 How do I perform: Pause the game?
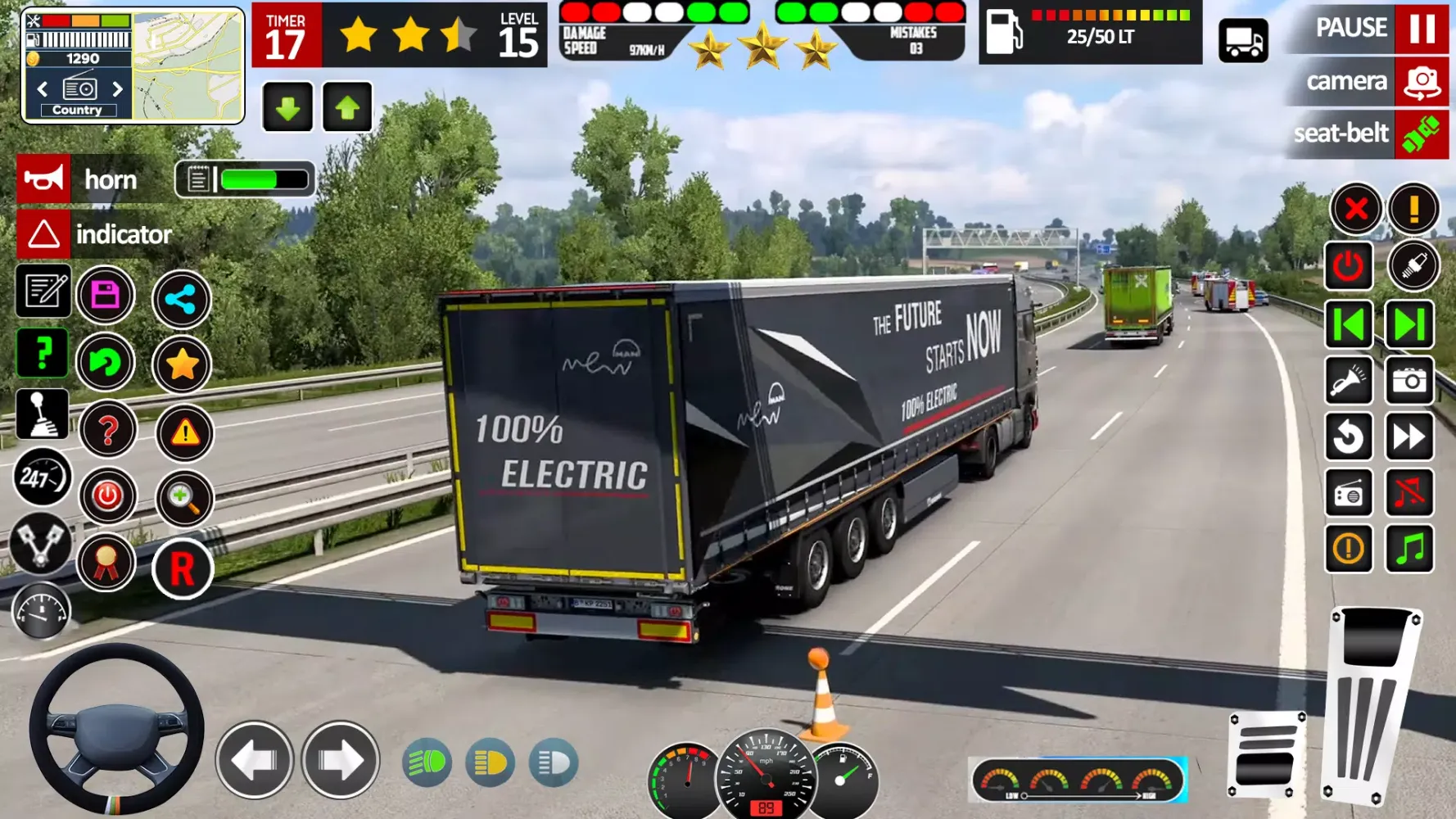pos(1421,29)
